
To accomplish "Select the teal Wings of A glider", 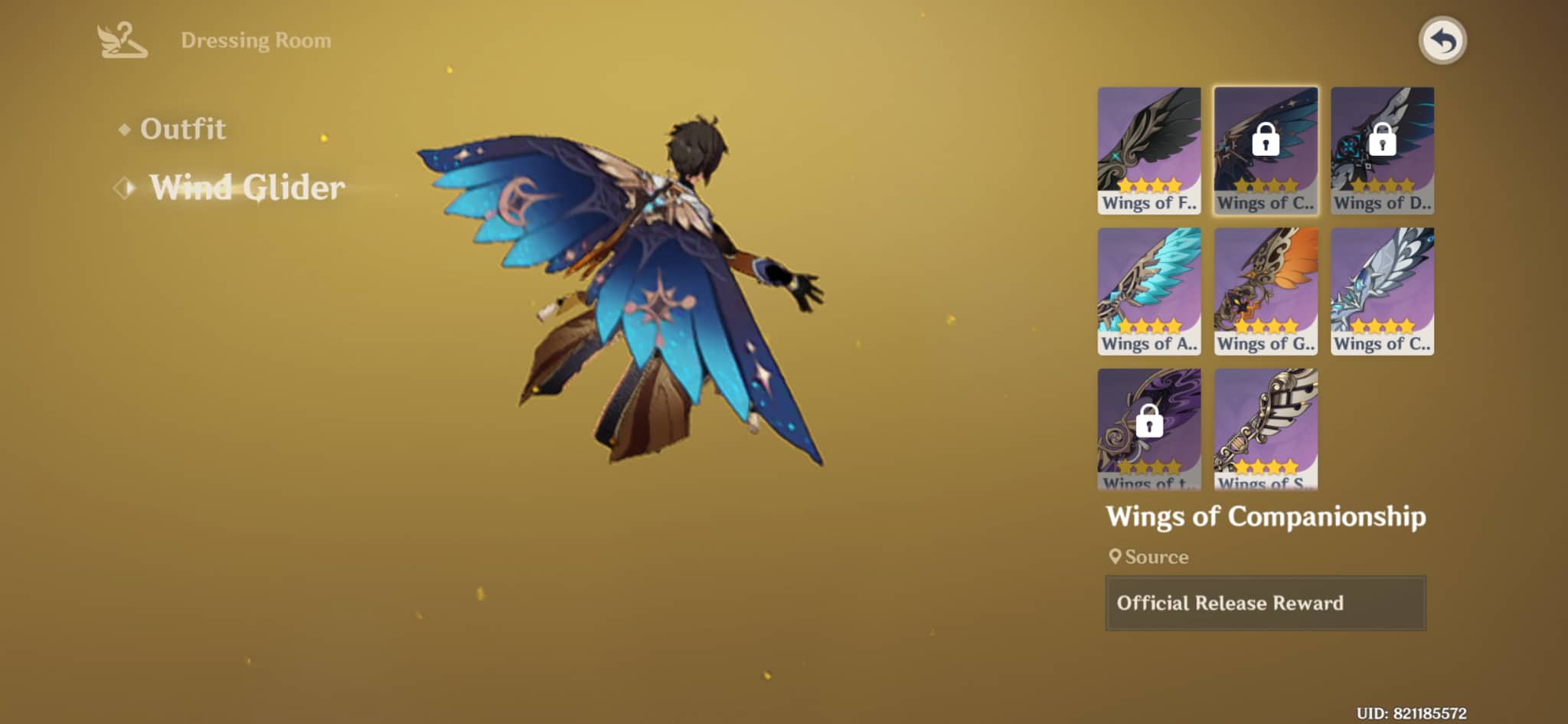I will coord(1149,291).
